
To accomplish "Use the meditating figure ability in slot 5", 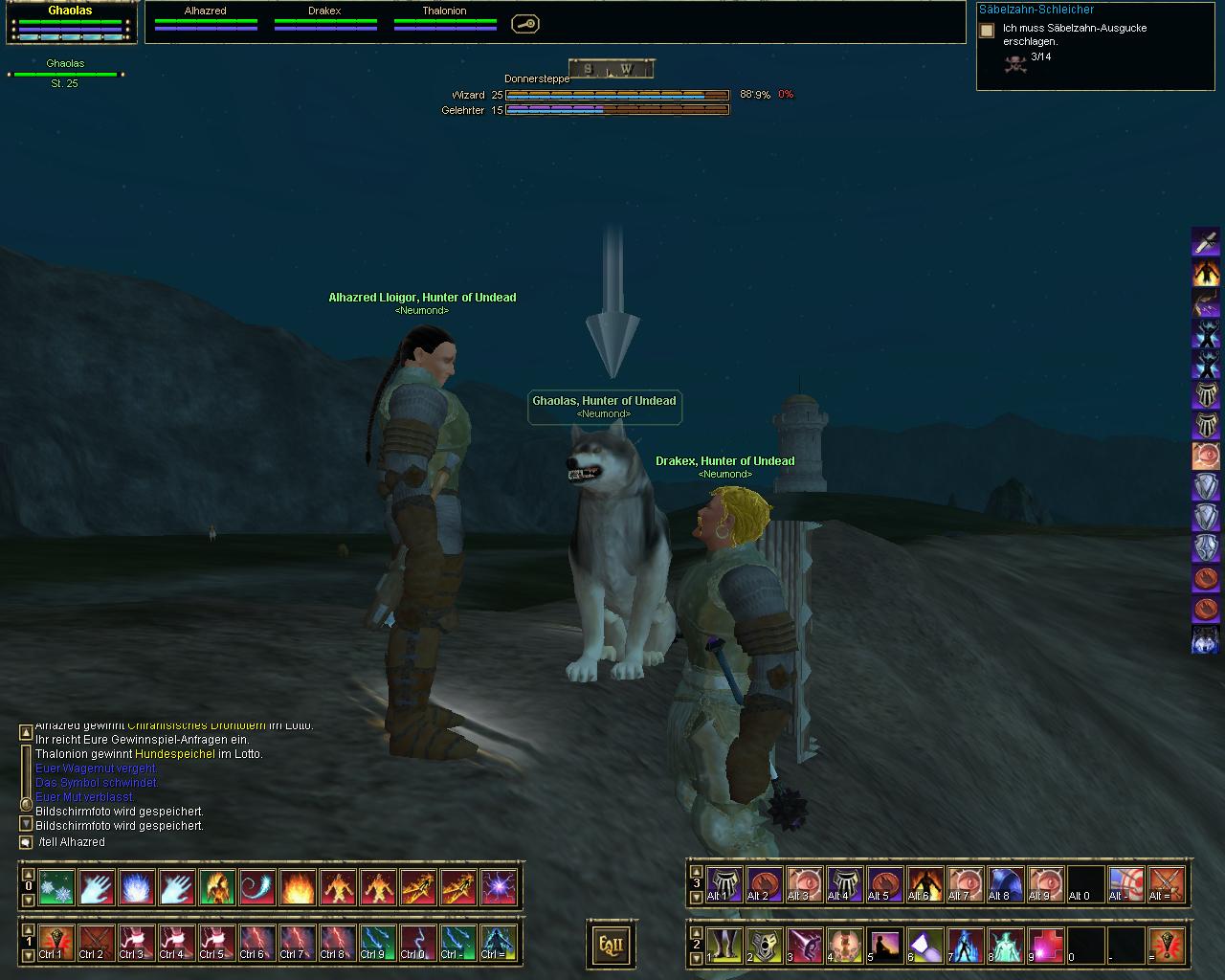I will (885, 945).
